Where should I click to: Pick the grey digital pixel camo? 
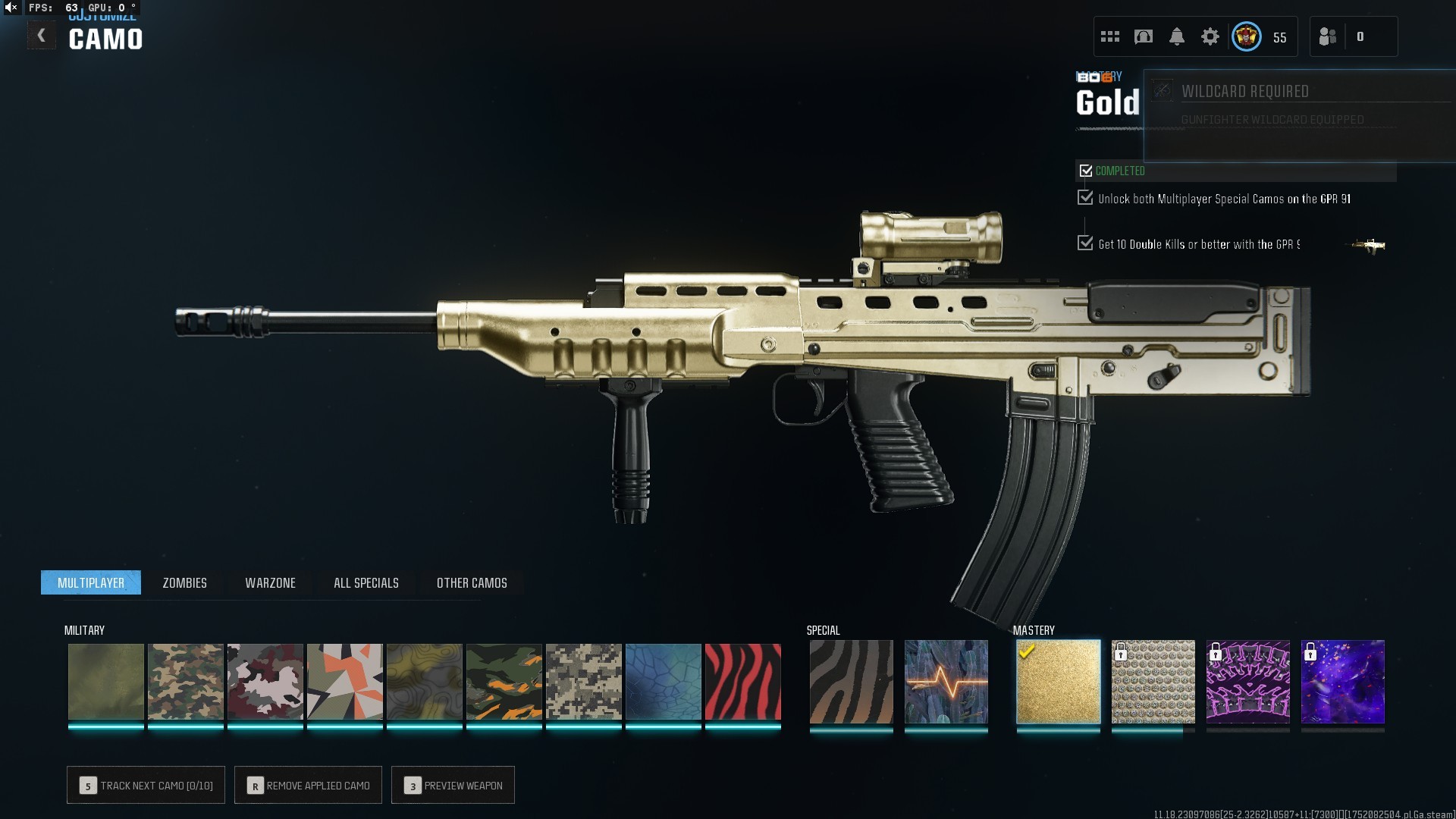[583, 681]
